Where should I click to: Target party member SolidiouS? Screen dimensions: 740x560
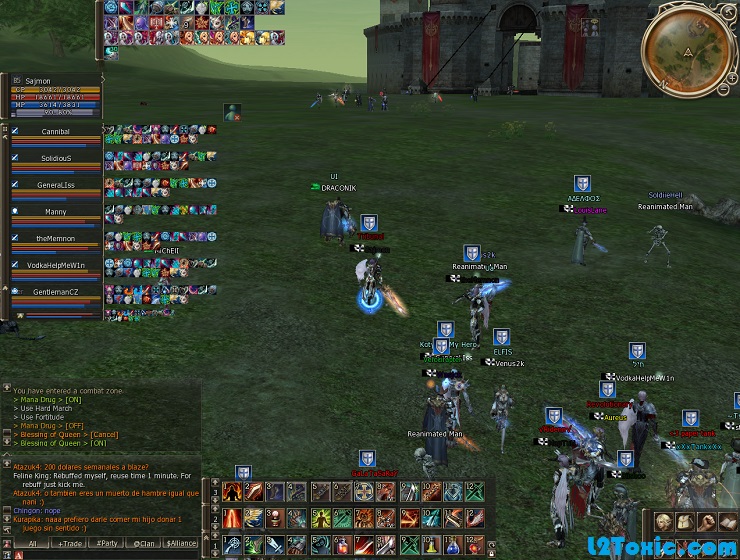coord(55,158)
